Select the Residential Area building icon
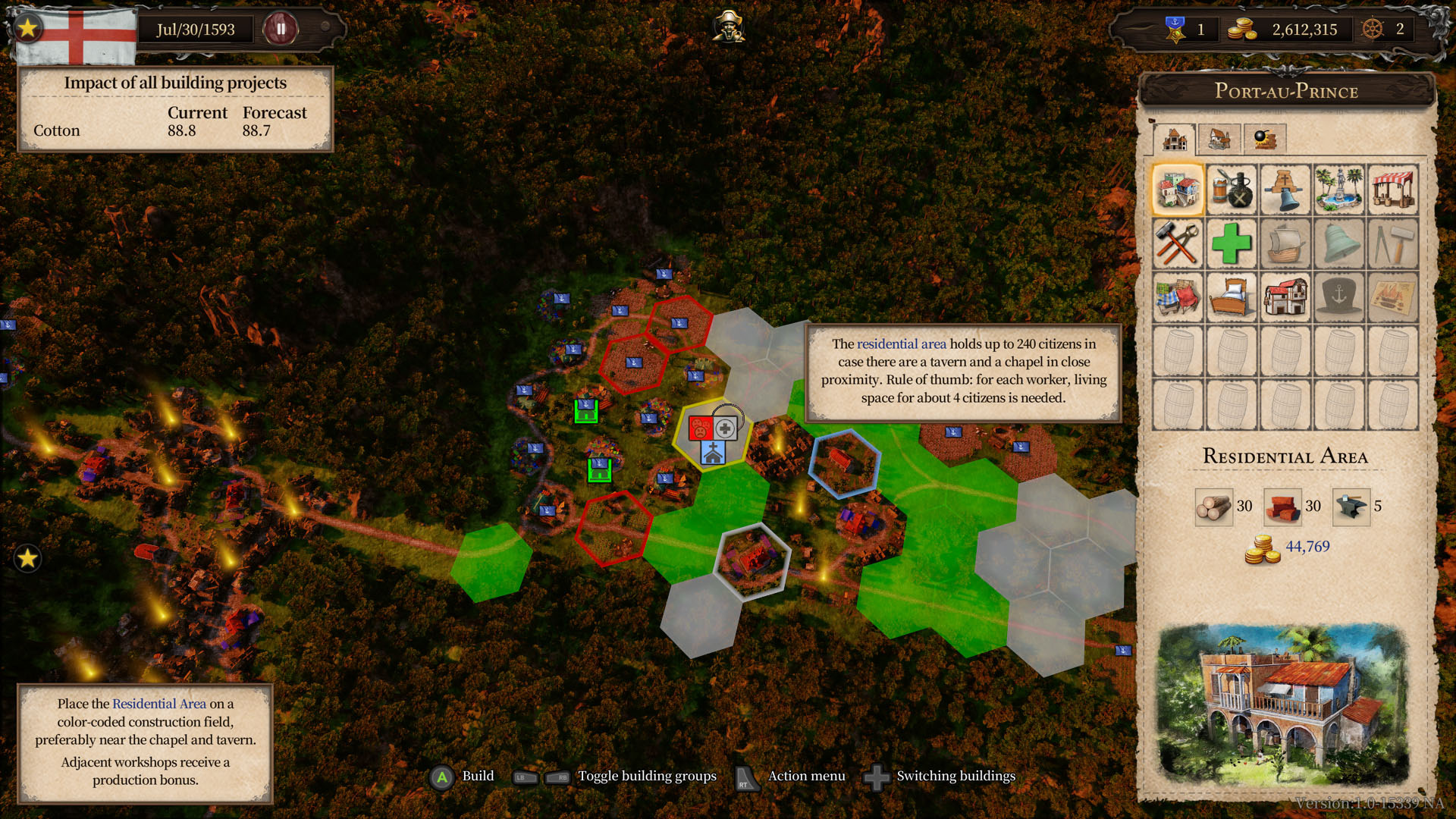This screenshot has width=1456, height=819. 1178,190
